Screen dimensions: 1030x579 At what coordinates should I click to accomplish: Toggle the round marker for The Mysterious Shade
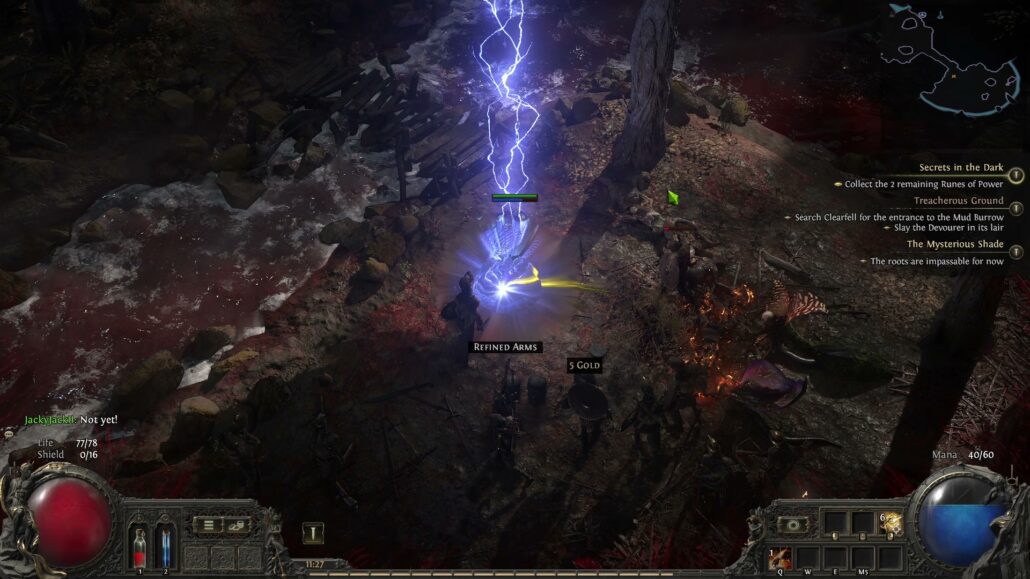pos(1016,252)
